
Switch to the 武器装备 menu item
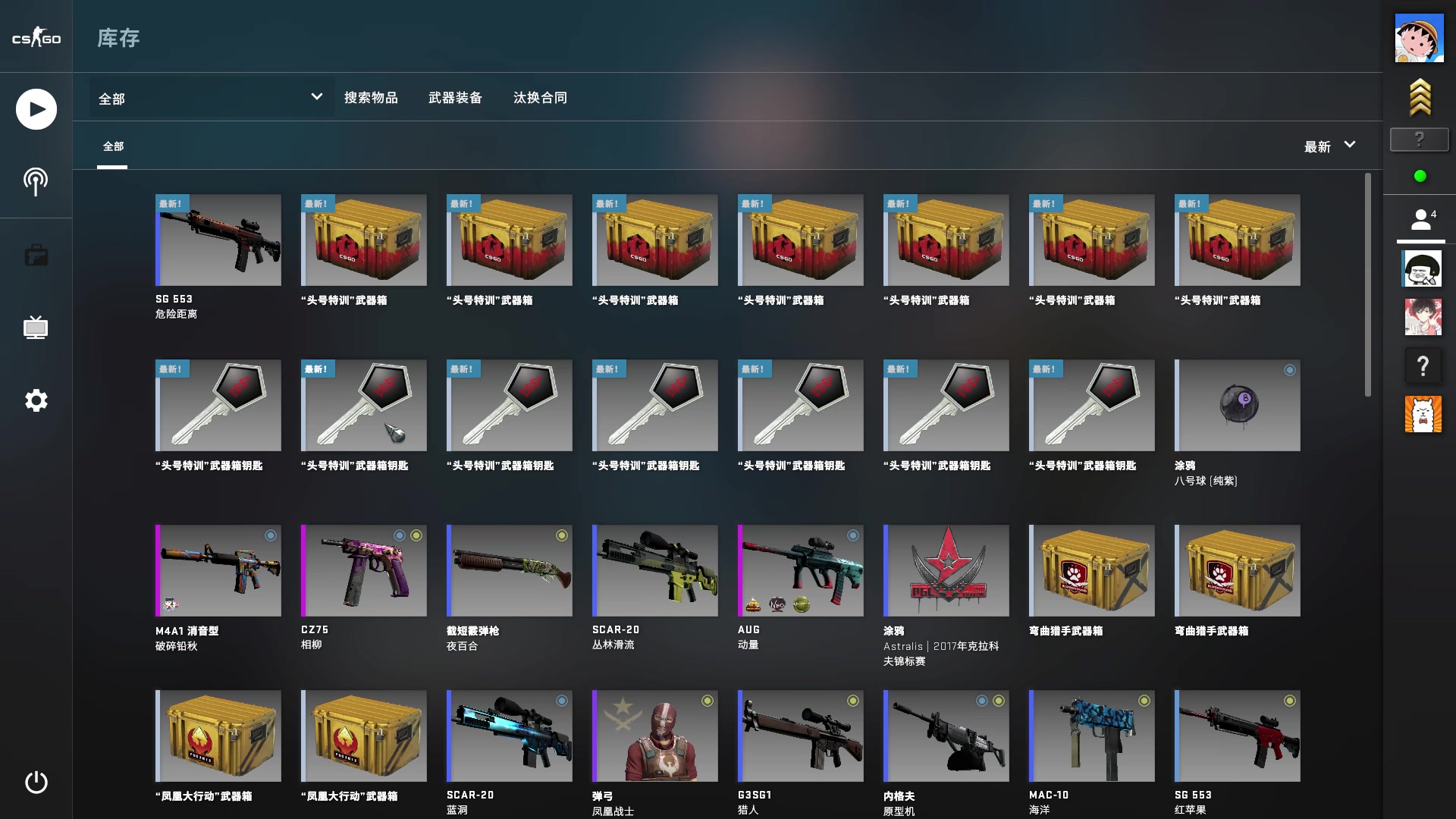456,98
